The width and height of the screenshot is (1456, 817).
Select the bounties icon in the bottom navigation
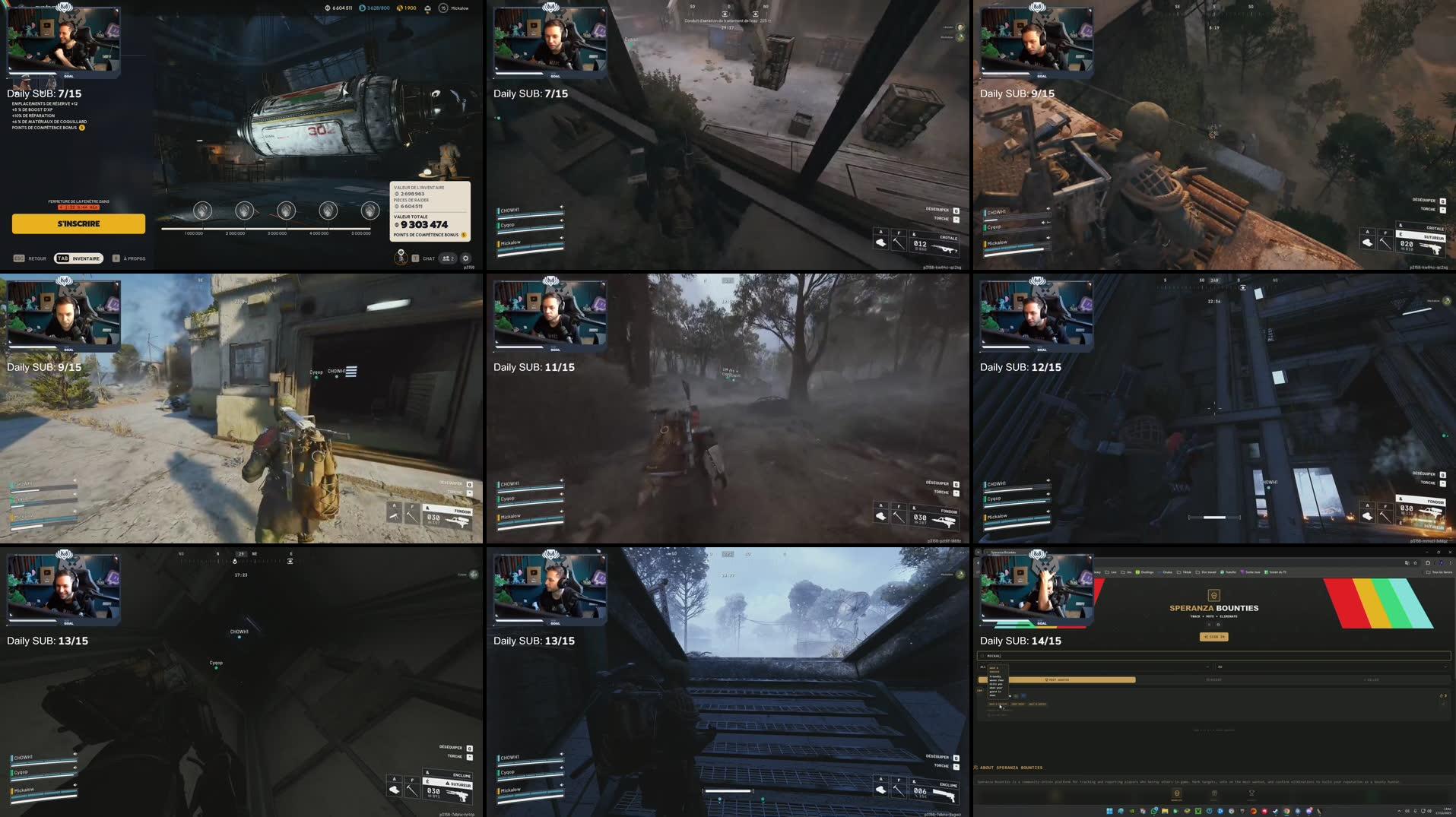click(1176, 793)
